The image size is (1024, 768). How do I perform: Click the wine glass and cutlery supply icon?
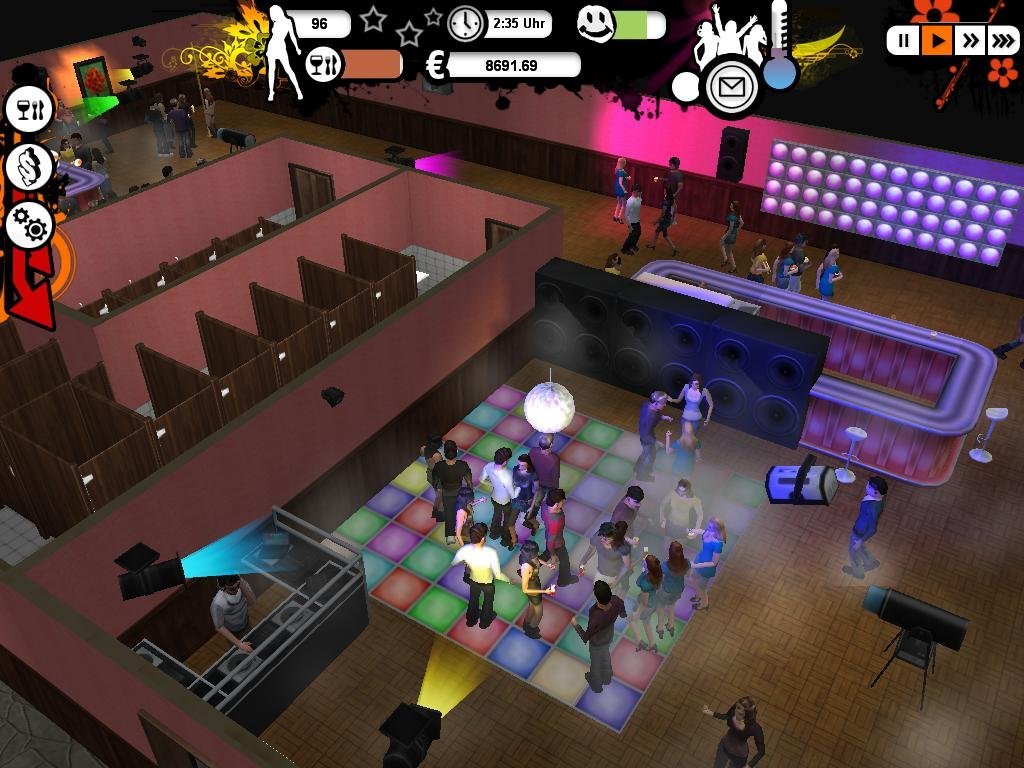(x=324, y=66)
